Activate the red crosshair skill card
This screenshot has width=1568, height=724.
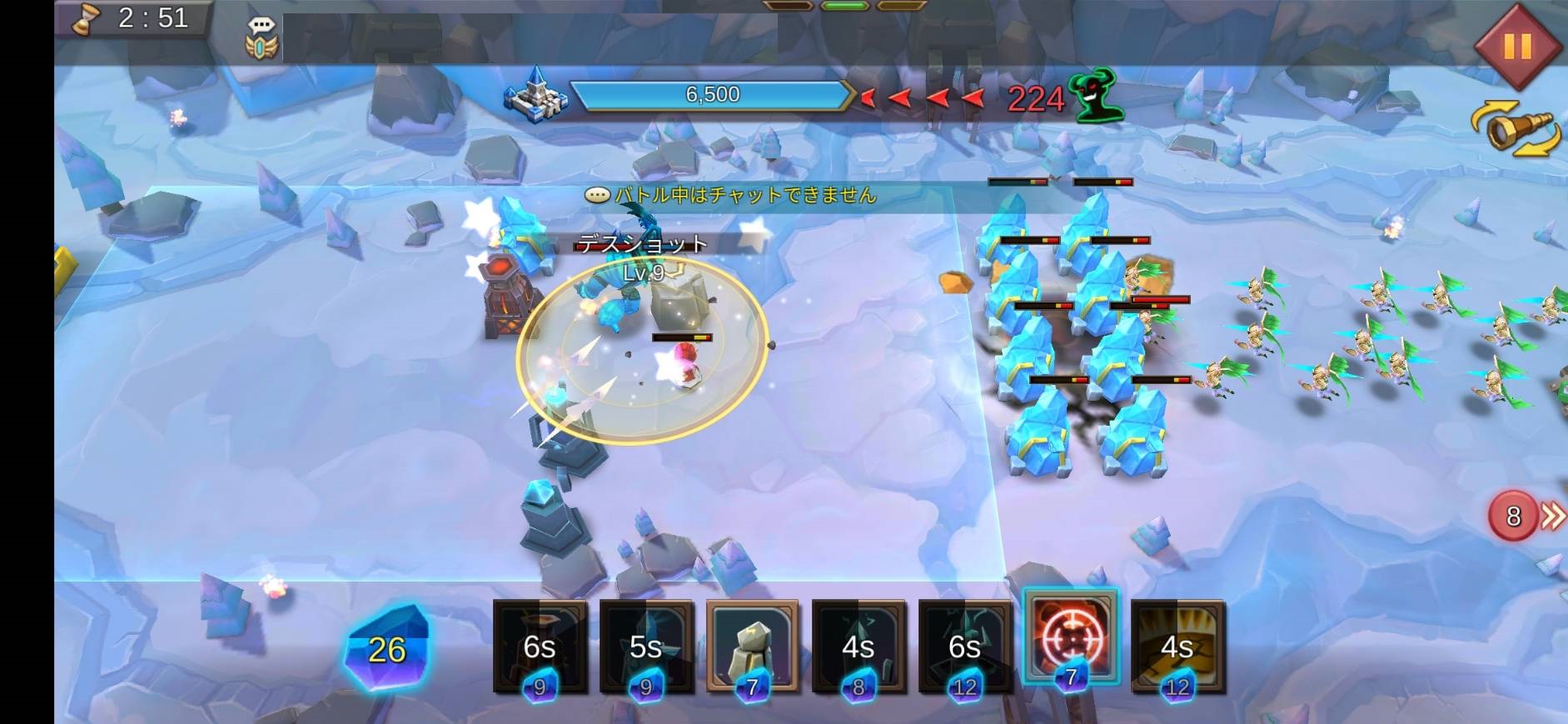[1071, 640]
